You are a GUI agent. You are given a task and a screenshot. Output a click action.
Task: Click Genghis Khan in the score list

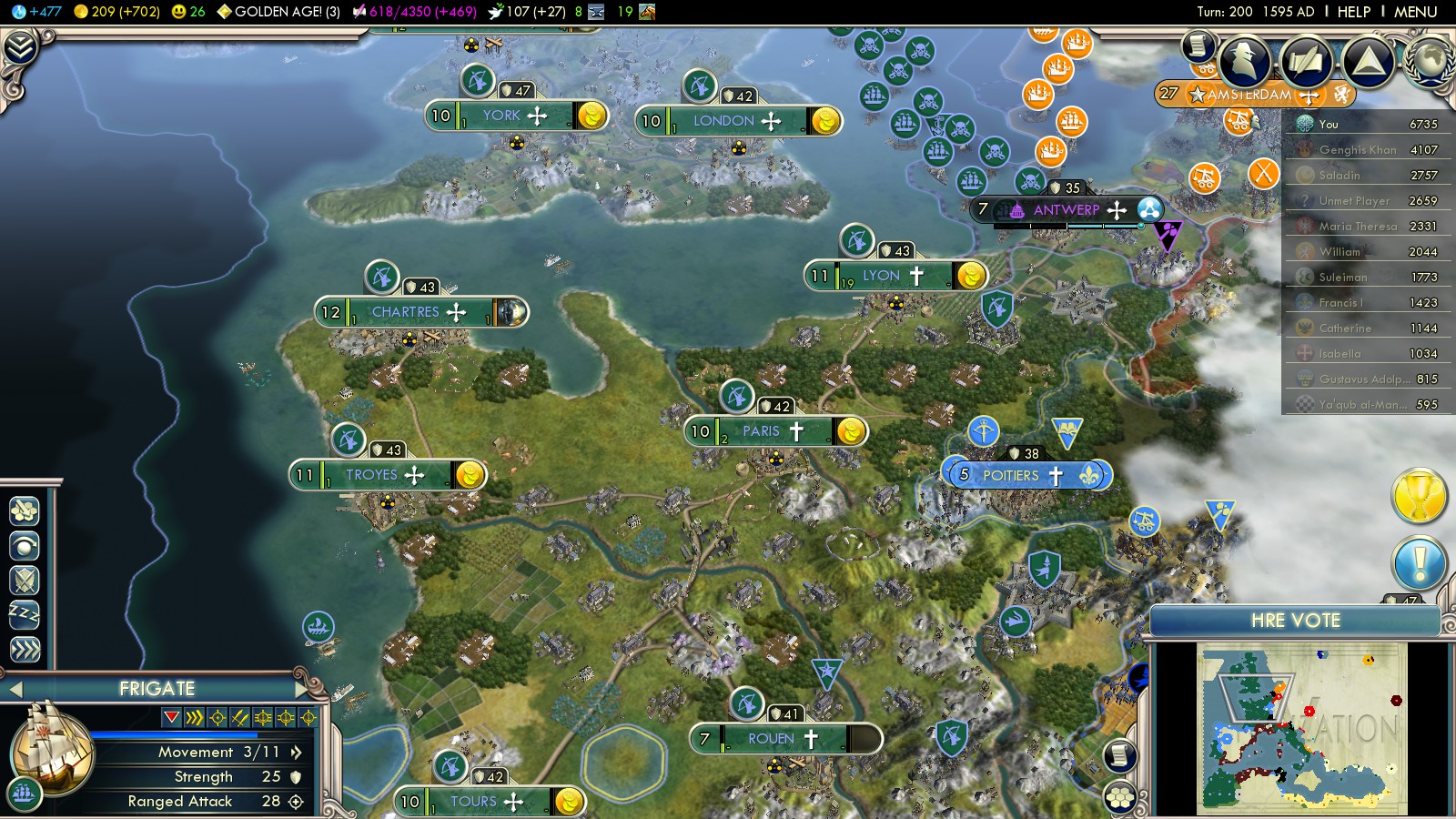click(1358, 149)
